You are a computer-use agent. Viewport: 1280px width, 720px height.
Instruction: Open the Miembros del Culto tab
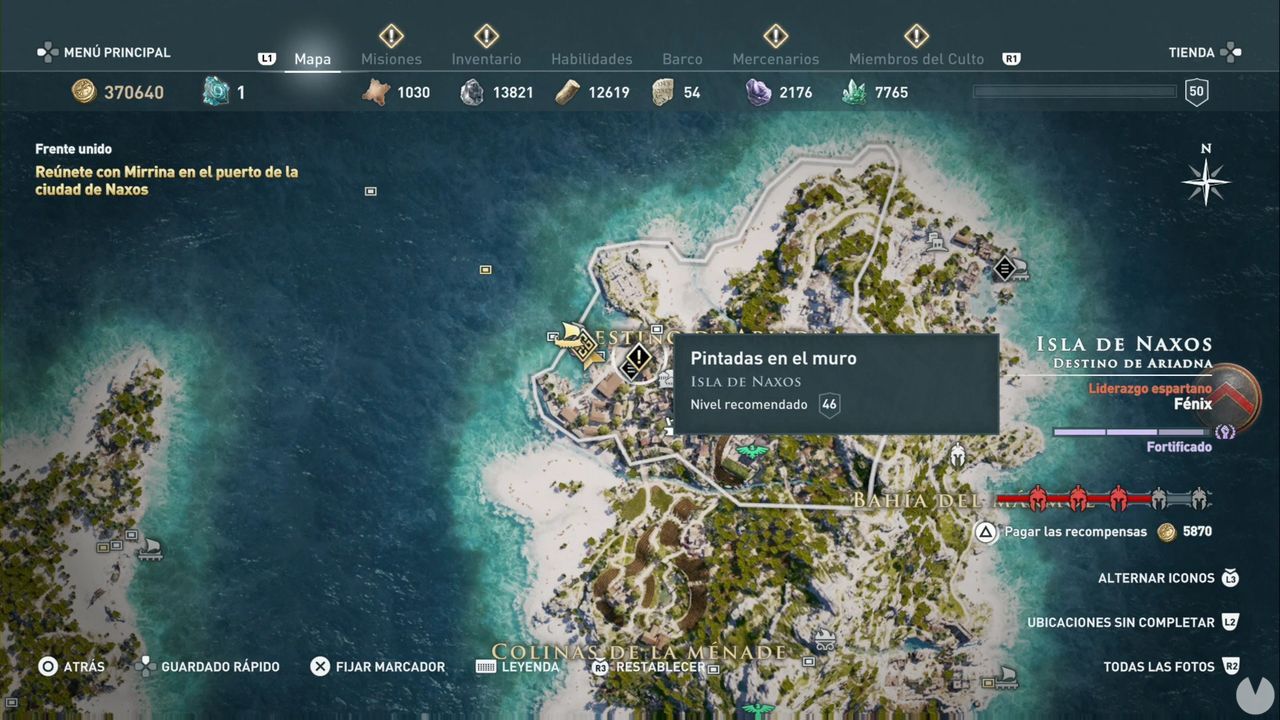pos(916,59)
